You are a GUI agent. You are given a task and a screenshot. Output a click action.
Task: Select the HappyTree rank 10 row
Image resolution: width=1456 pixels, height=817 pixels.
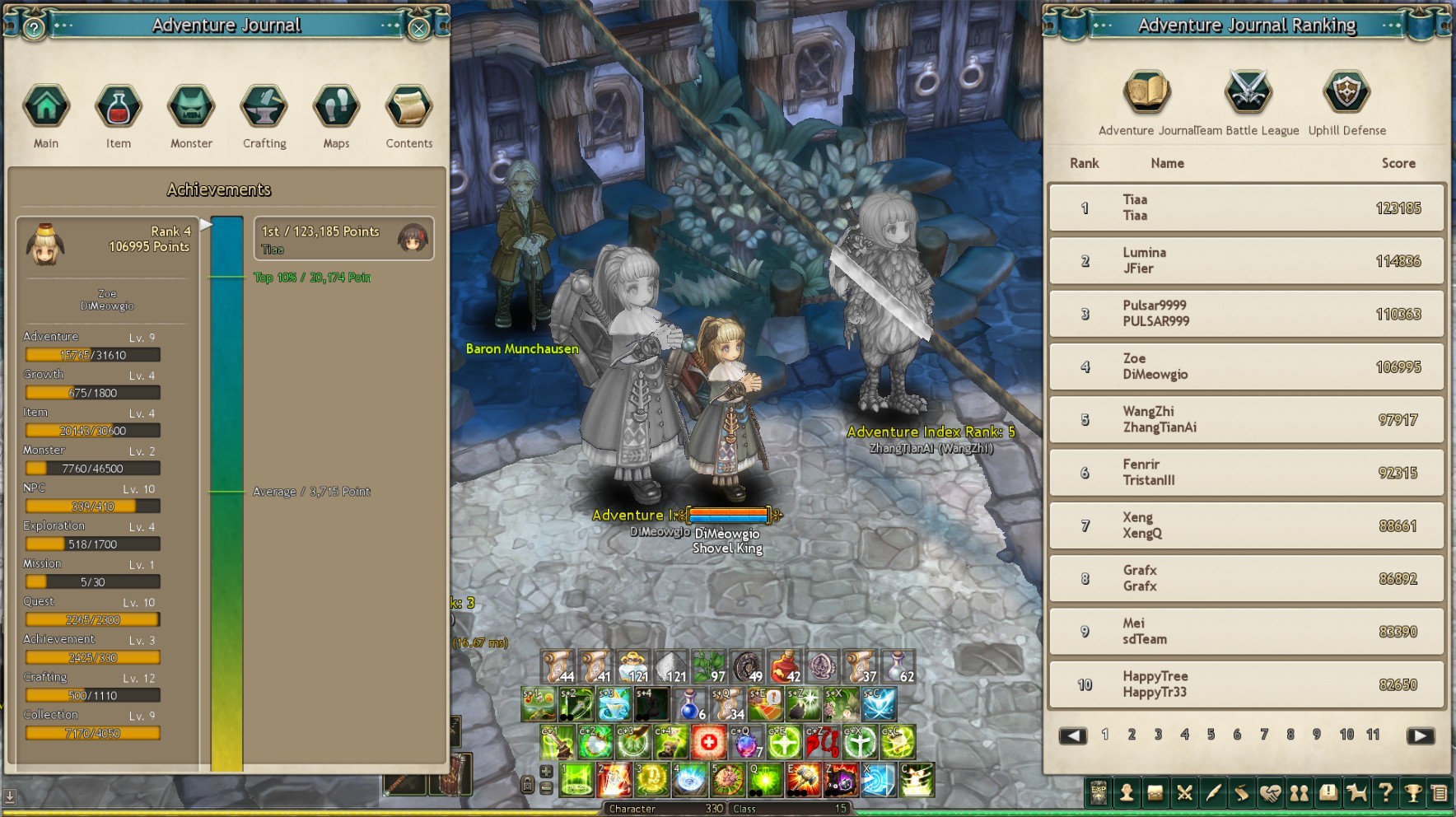click(1246, 684)
